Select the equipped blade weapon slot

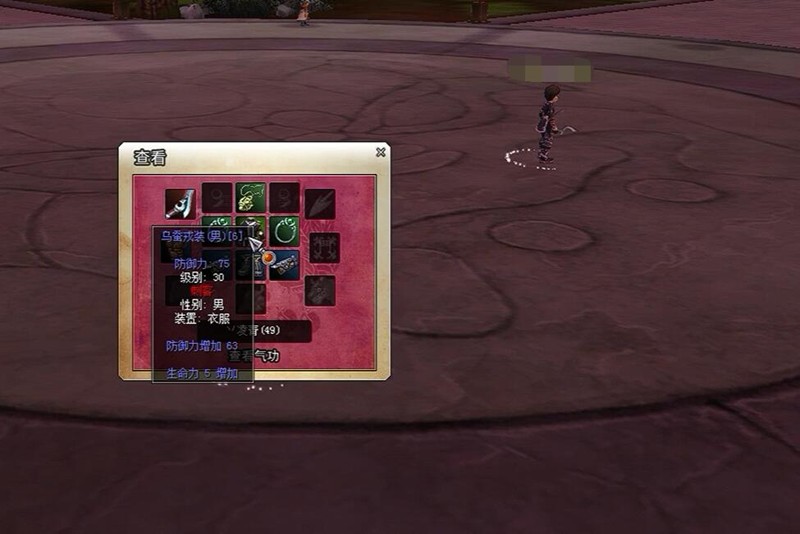coord(181,203)
